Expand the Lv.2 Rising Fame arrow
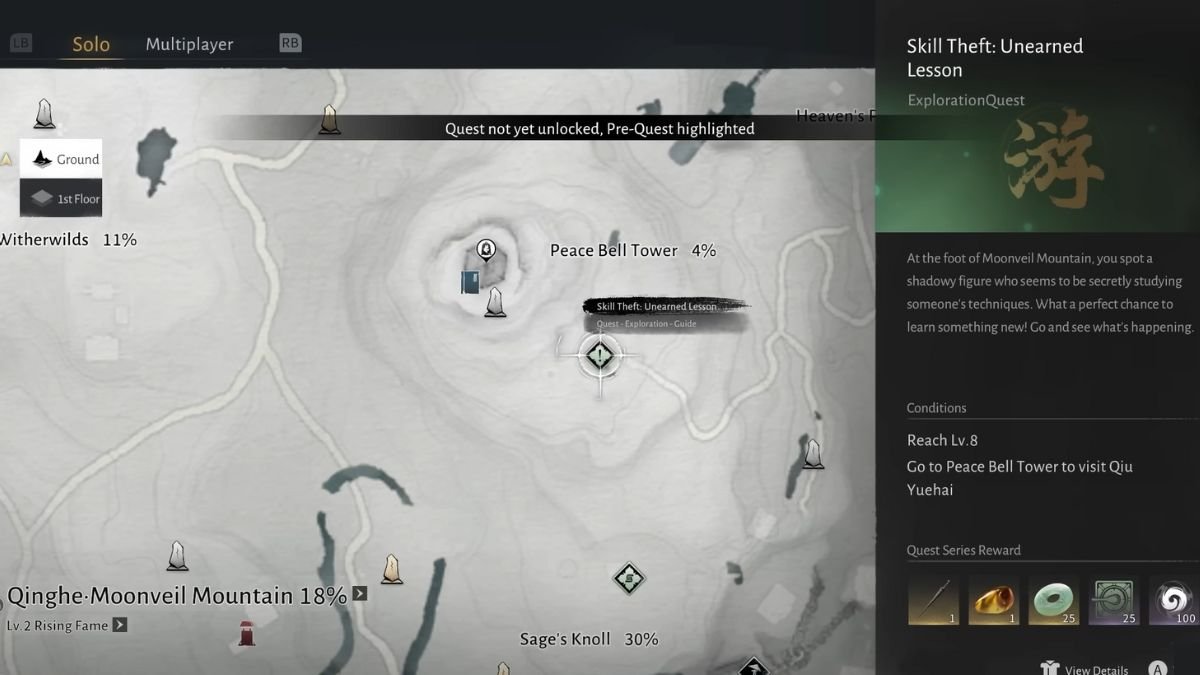Screen dimensions: 1200x675 click(120, 625)
